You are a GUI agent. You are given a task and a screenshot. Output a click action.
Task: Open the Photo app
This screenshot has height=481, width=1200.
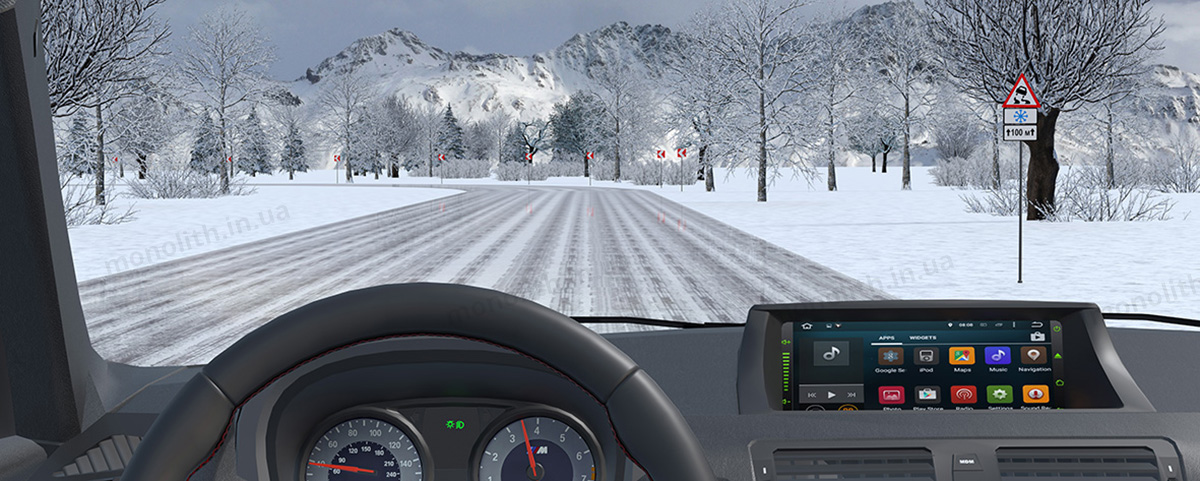tap(891, 394)
